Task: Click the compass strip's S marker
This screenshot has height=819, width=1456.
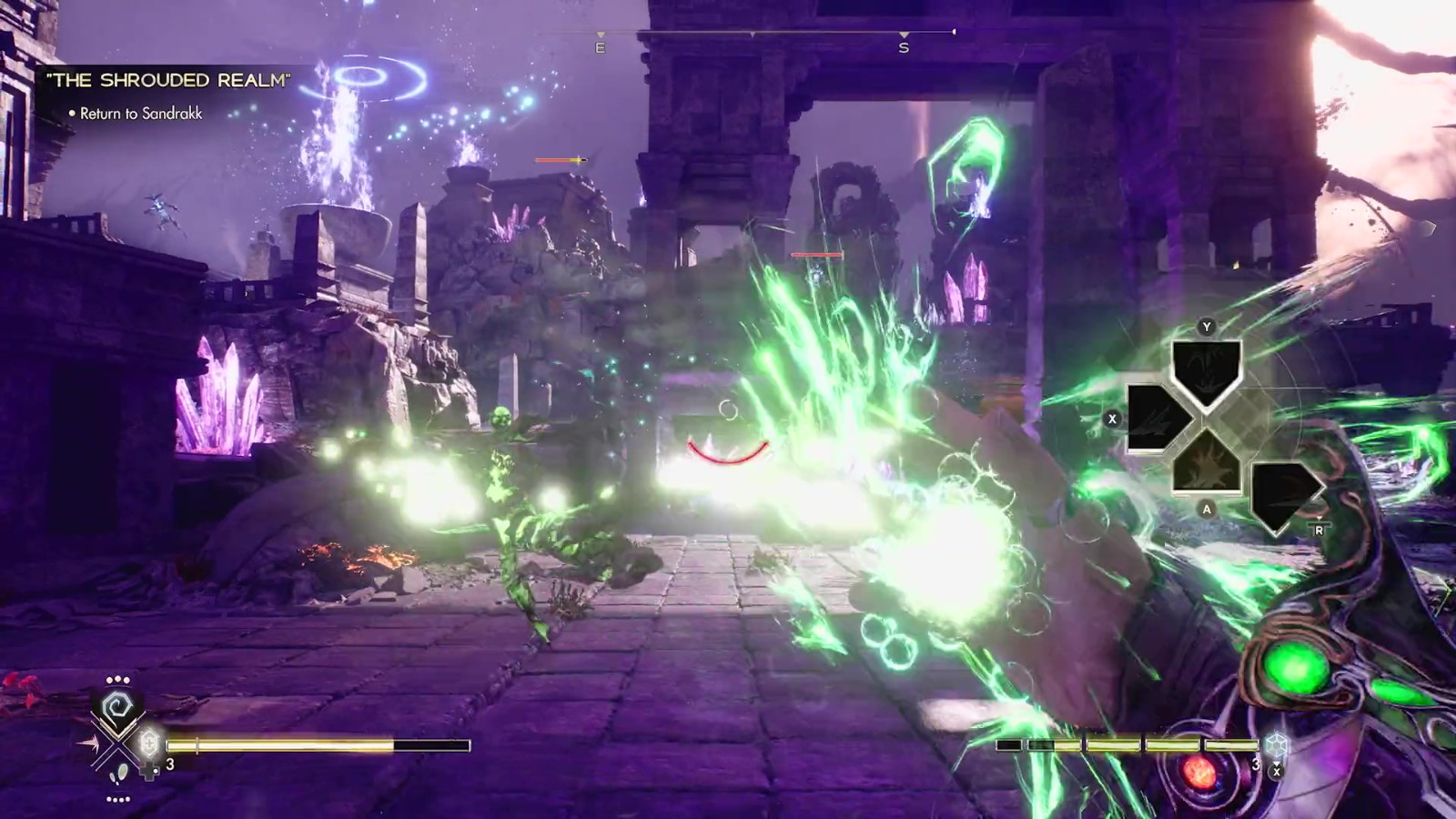Action: [x=904, y=46]
